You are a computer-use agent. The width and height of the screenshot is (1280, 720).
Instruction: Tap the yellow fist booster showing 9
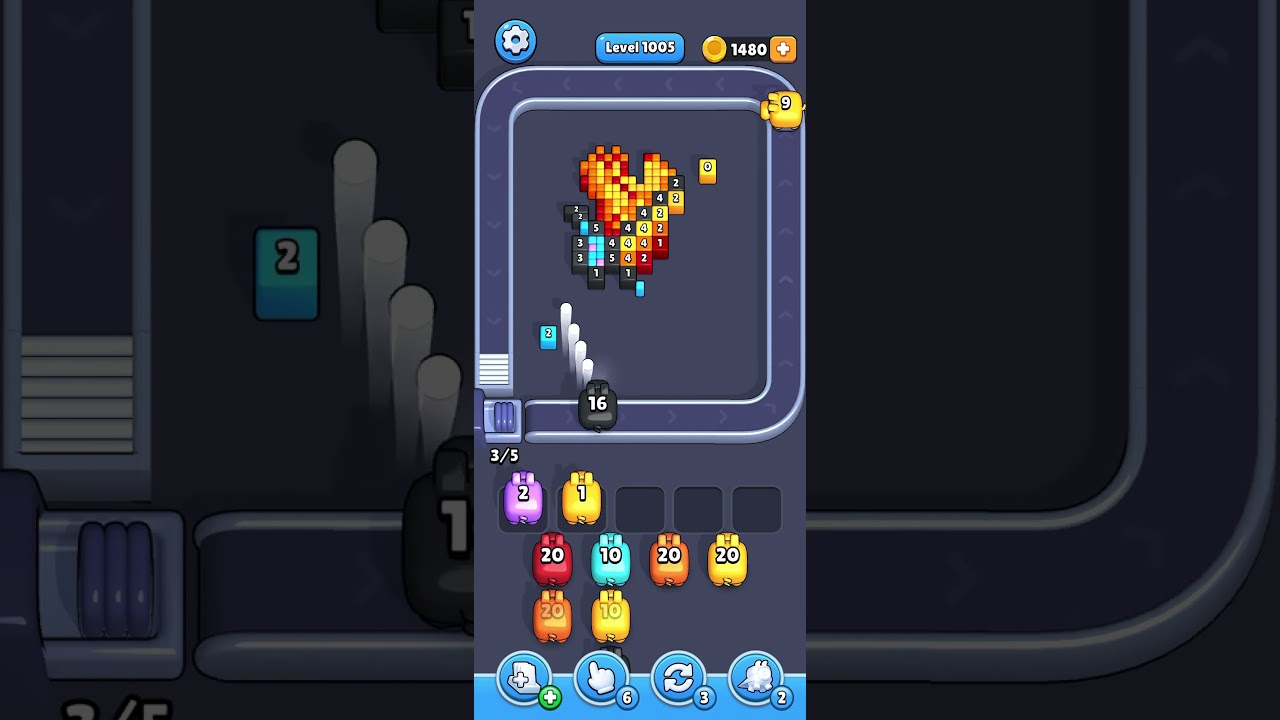coord(784,108)
